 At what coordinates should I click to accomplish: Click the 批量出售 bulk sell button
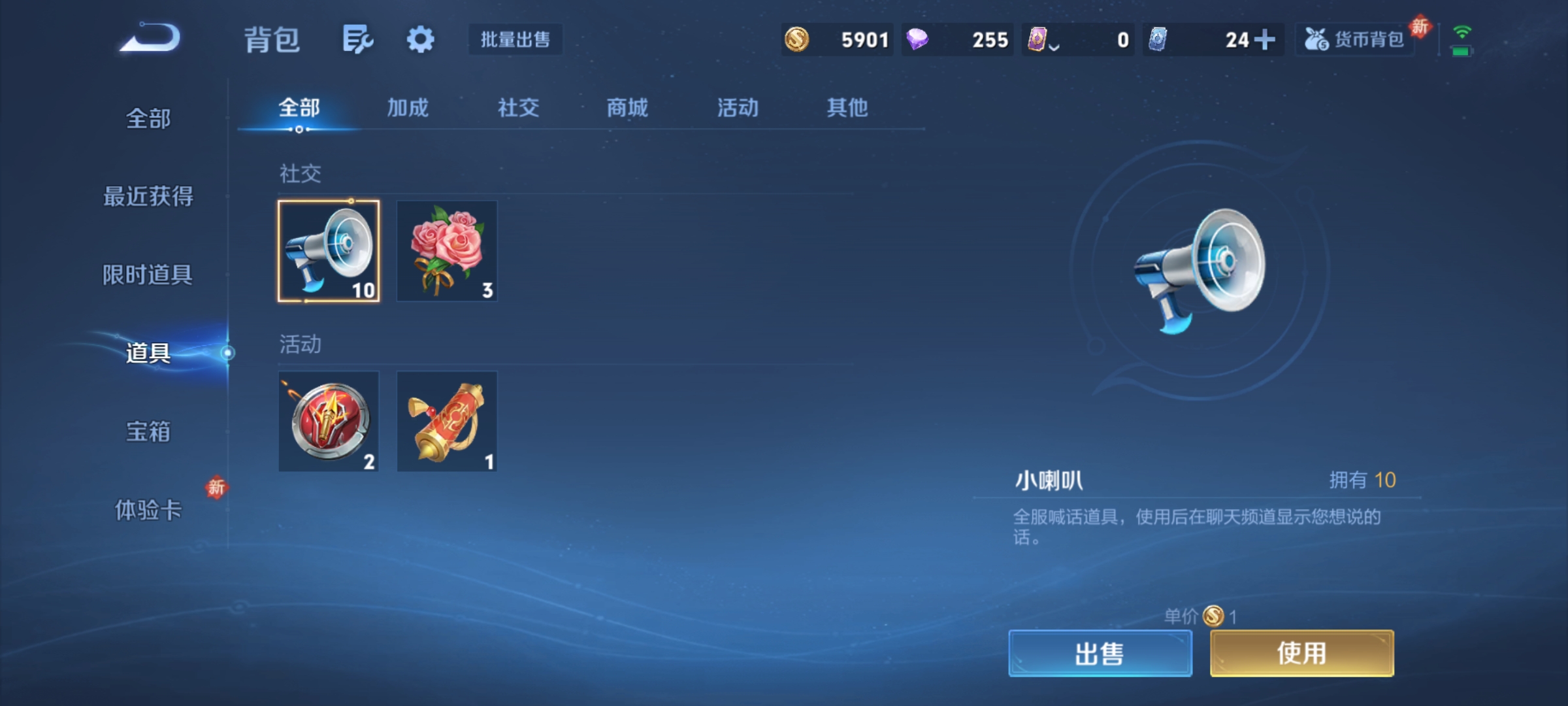pos(515,39)
